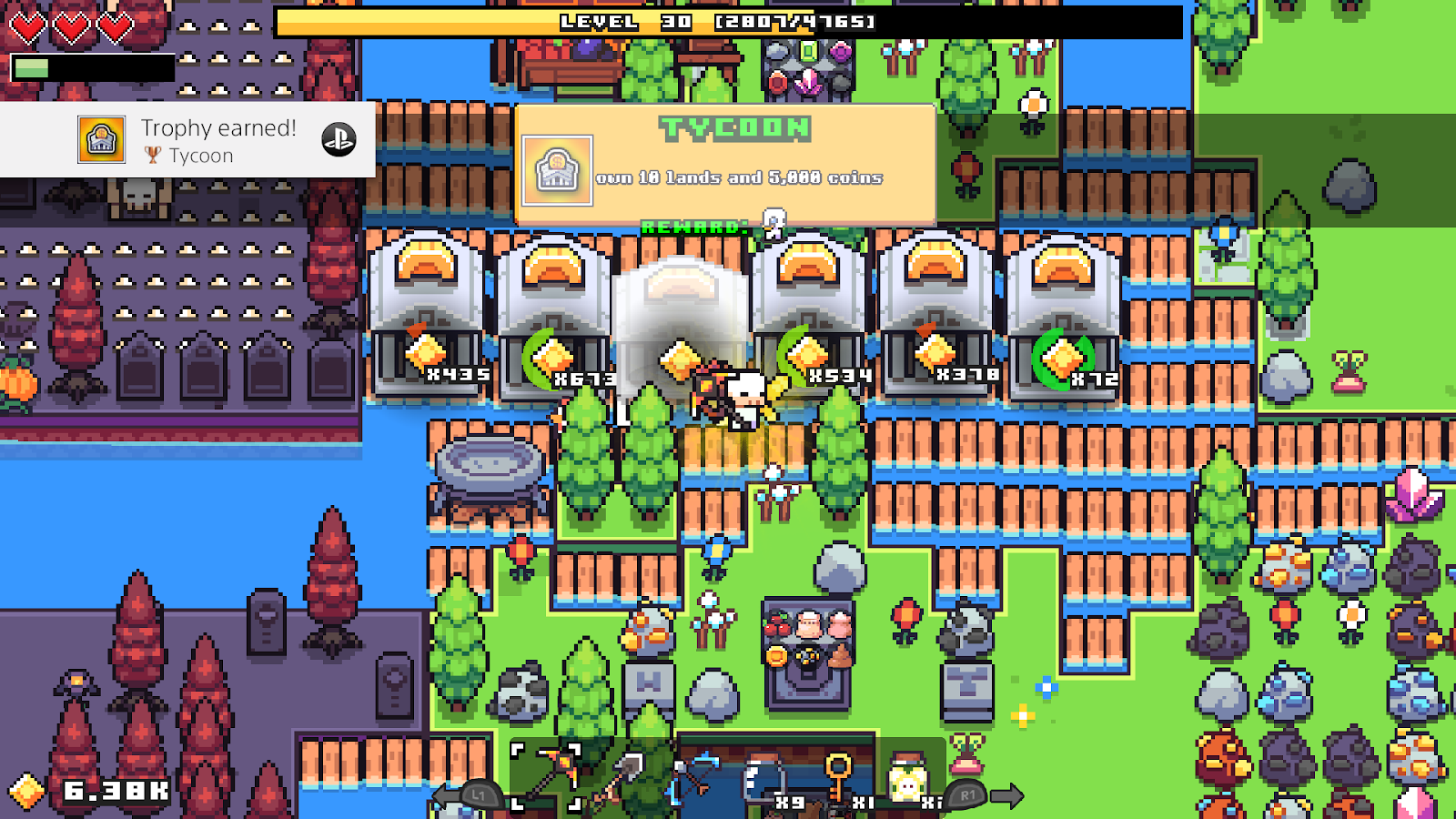1456x819 pixels.
Task: Expand the REWARD section of the Tycoon popup
Action: pos(693,227)
